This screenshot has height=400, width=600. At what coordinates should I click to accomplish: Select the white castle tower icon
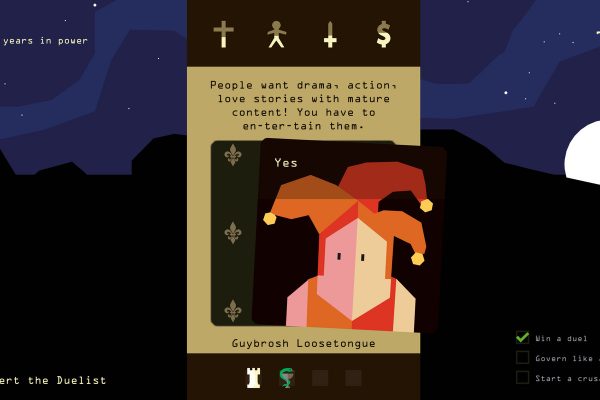pos(254,377)
